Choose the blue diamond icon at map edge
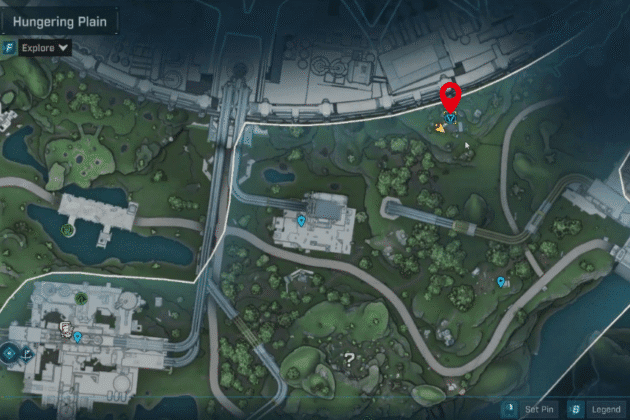The height and width of the screenshot is (420, 630). [x=9, y=351]
